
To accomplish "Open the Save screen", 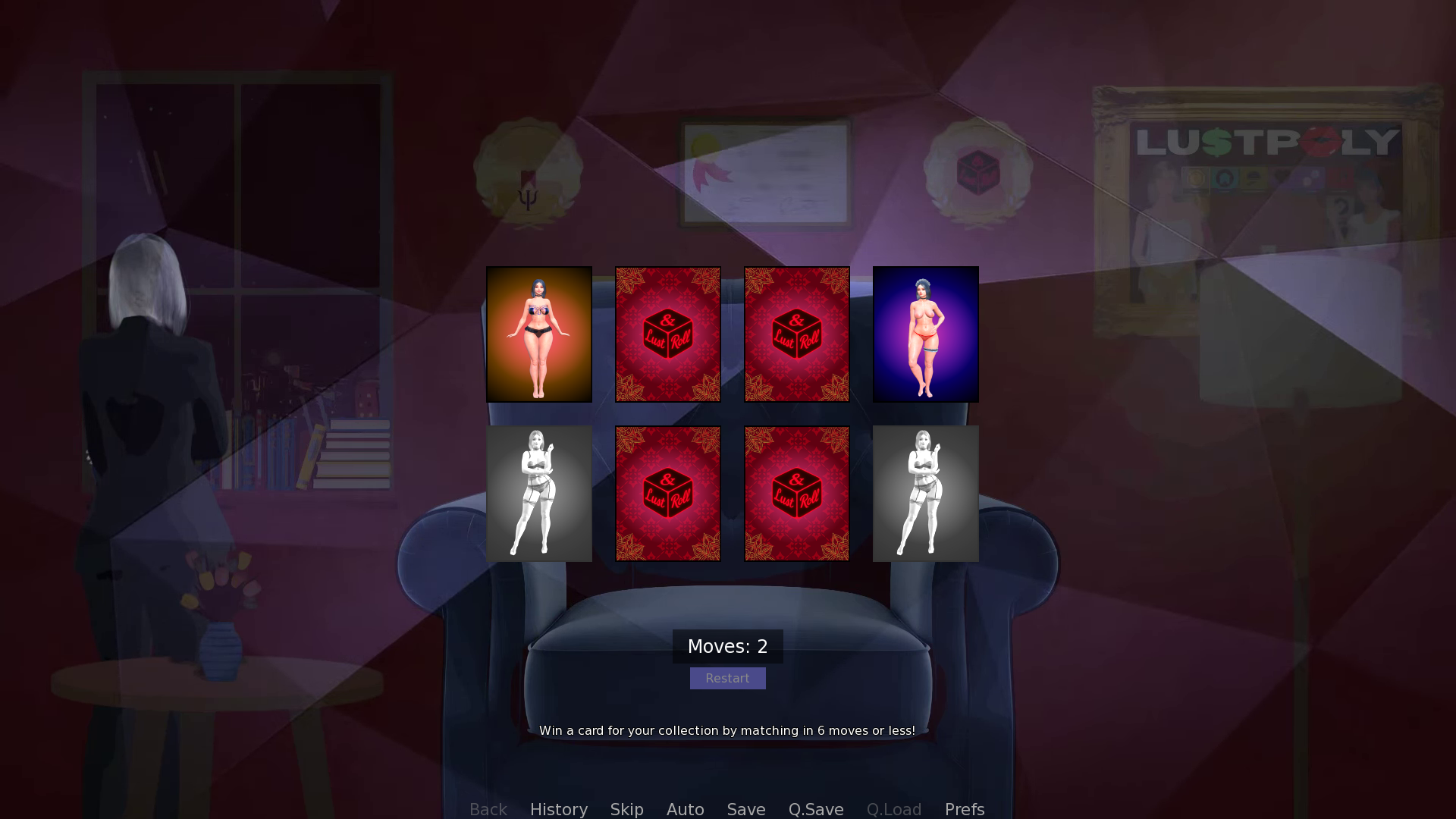I will [x=745, y=809].
